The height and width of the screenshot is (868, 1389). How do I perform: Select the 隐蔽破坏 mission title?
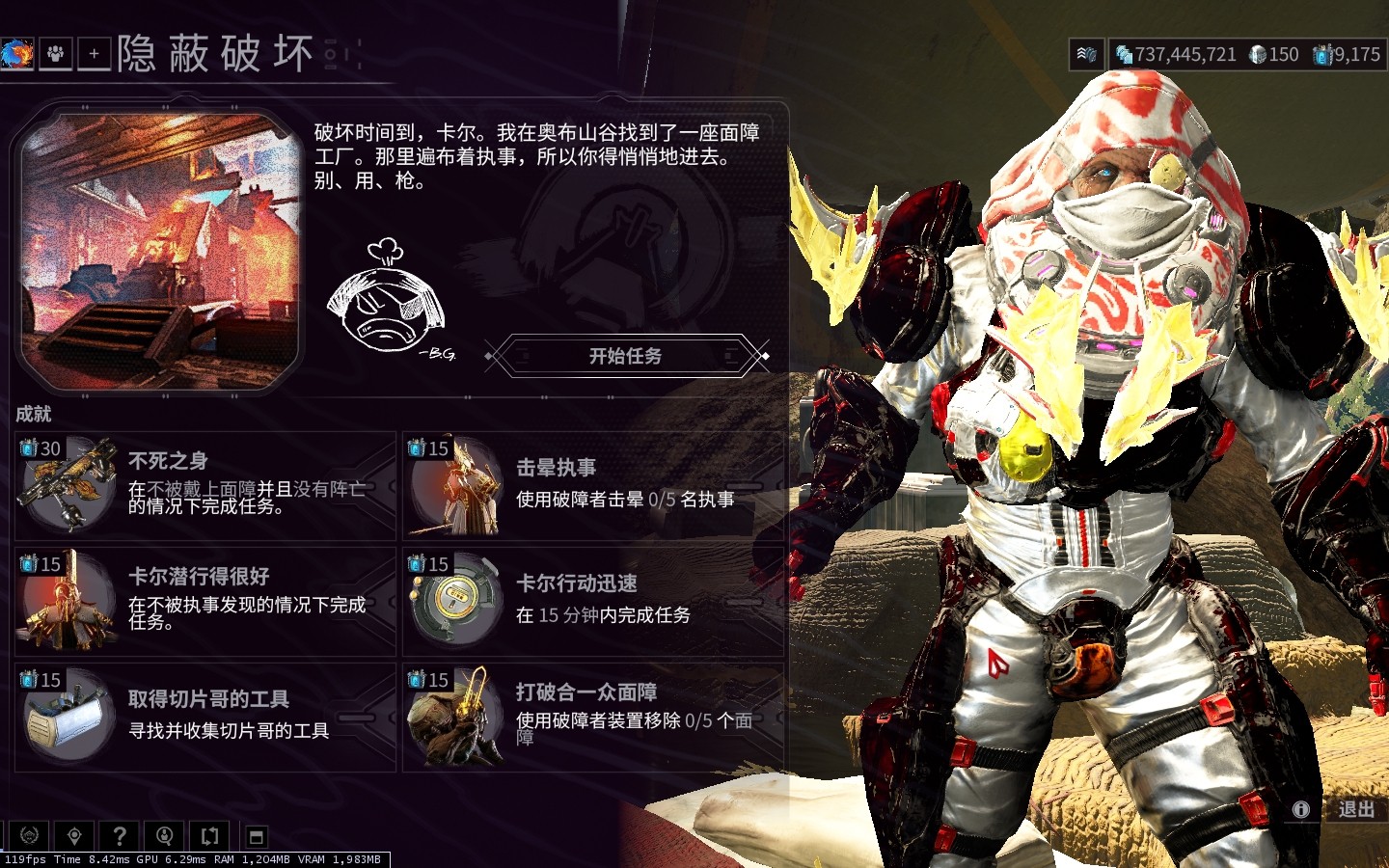pyautogui.click(x=214, y=55)
